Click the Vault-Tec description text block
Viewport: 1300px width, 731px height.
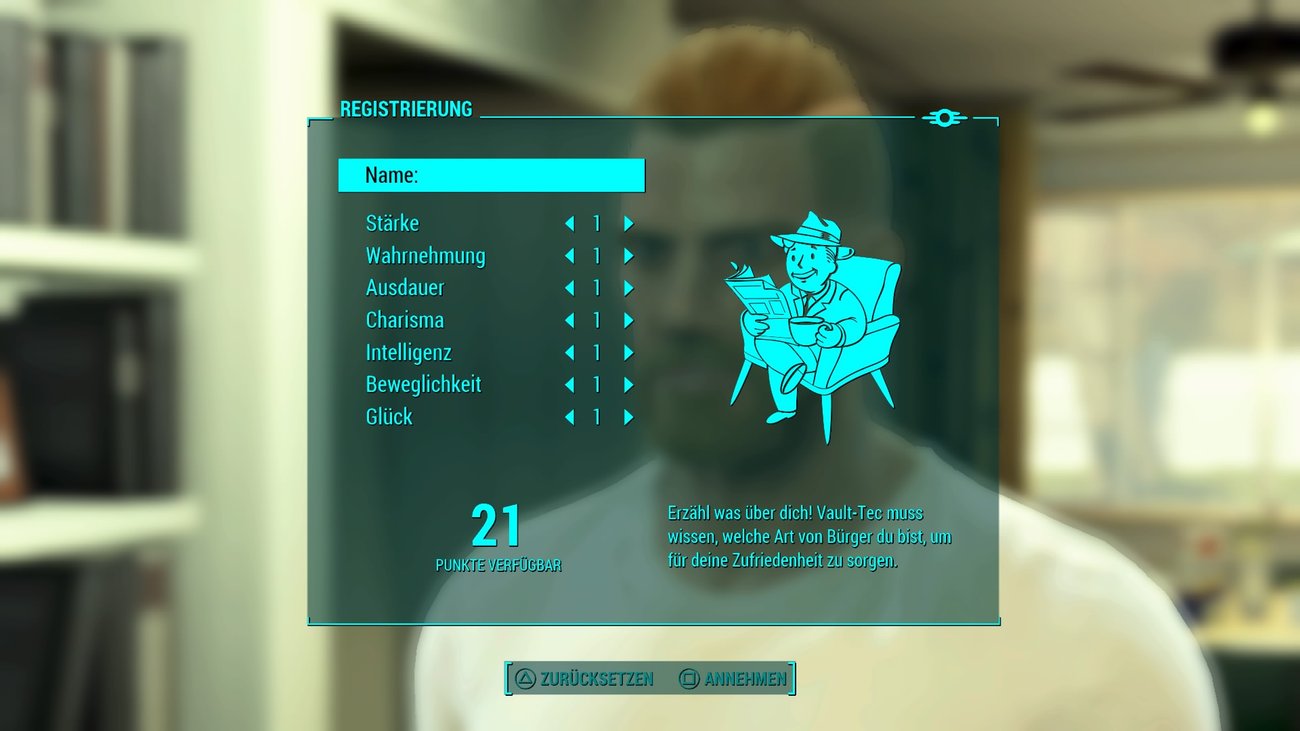pyautogui.click(x=810, y=536)
